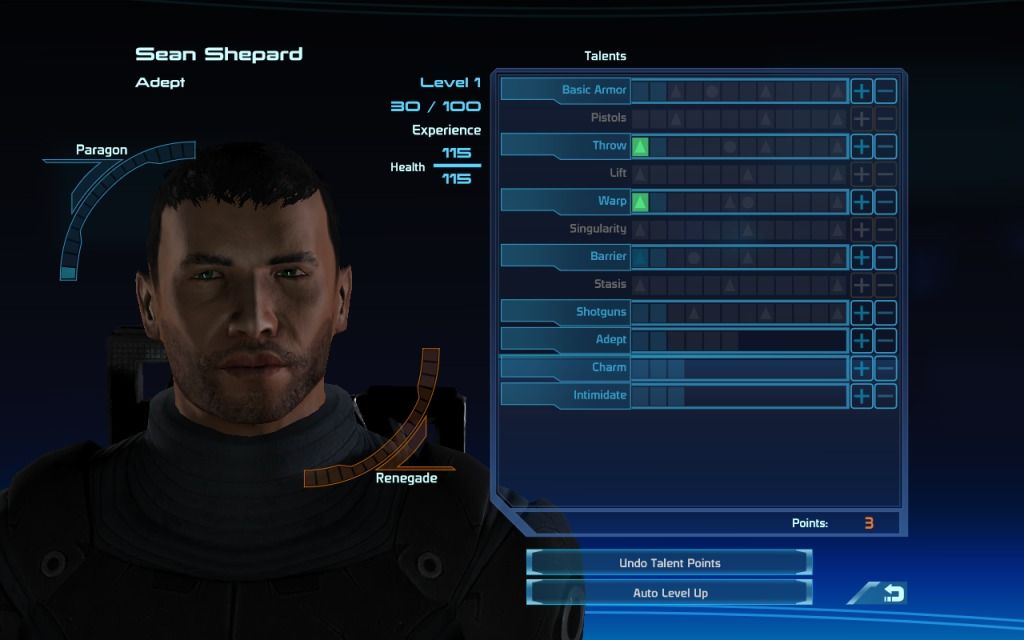This screenshot has height=640, width=1024.
Task: Add a point to Charm
Action: click(x=861, y=368)
